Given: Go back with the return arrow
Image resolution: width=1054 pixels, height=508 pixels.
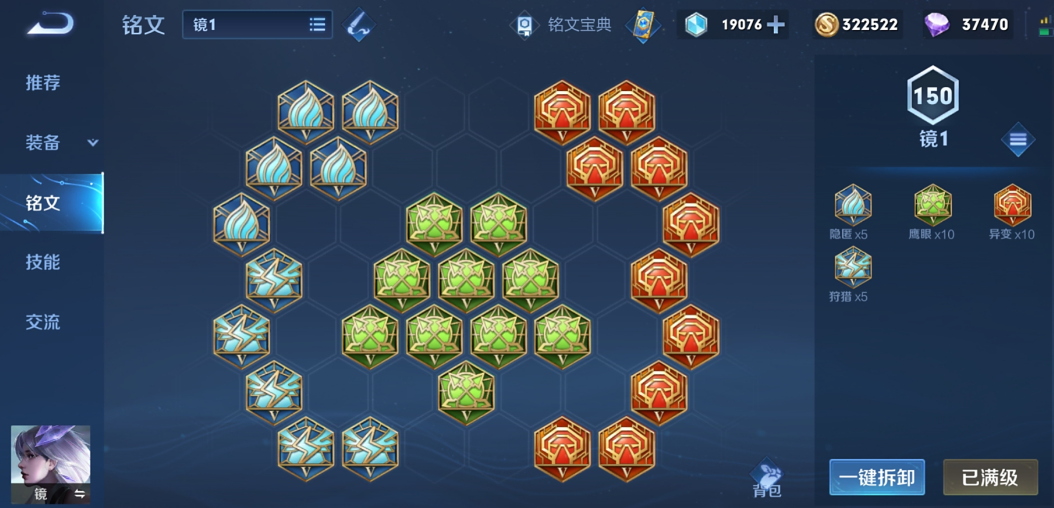Looking at the screenshot, I should [50, 23].
